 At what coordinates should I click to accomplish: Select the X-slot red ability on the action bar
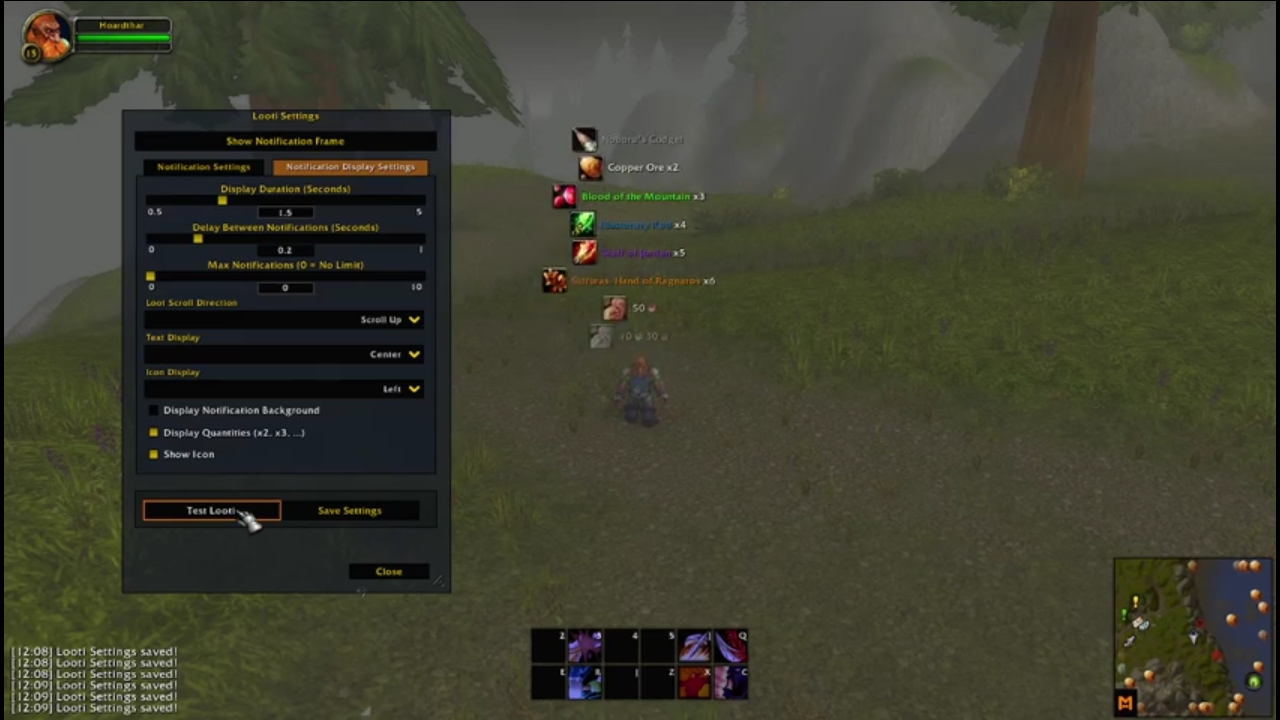point(694,682)
